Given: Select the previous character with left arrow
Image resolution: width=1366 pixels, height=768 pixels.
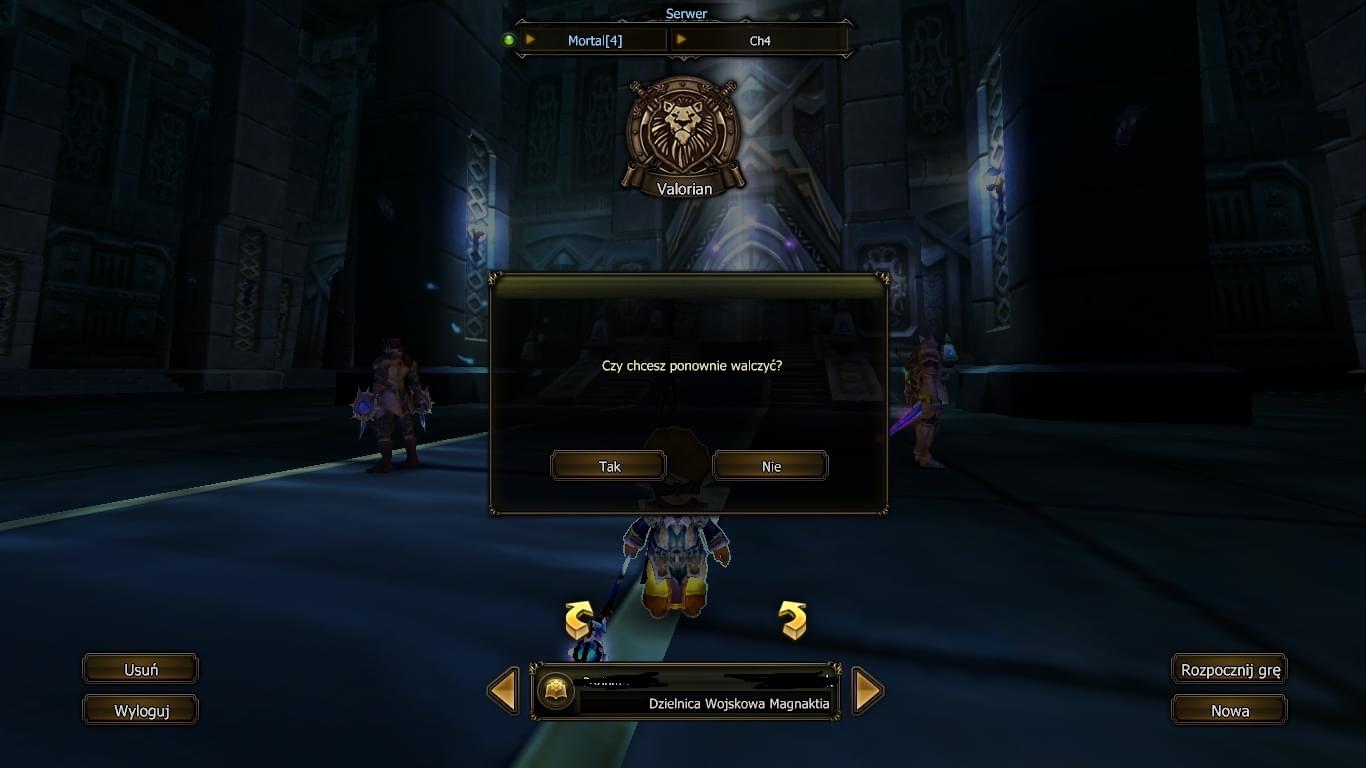Looking at the screenshot, I should (503, 690).
